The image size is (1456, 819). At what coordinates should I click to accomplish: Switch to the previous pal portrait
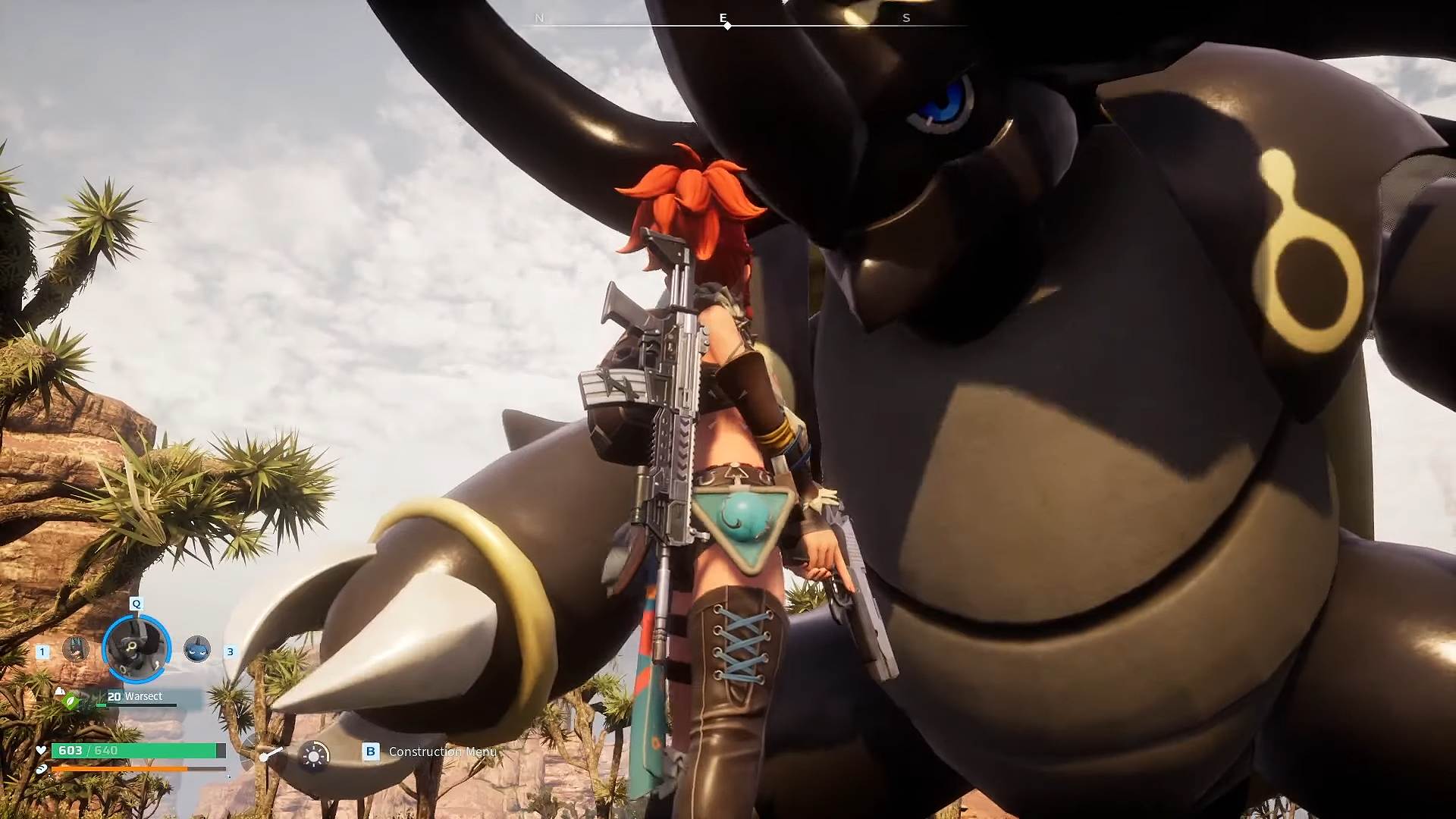75,649
